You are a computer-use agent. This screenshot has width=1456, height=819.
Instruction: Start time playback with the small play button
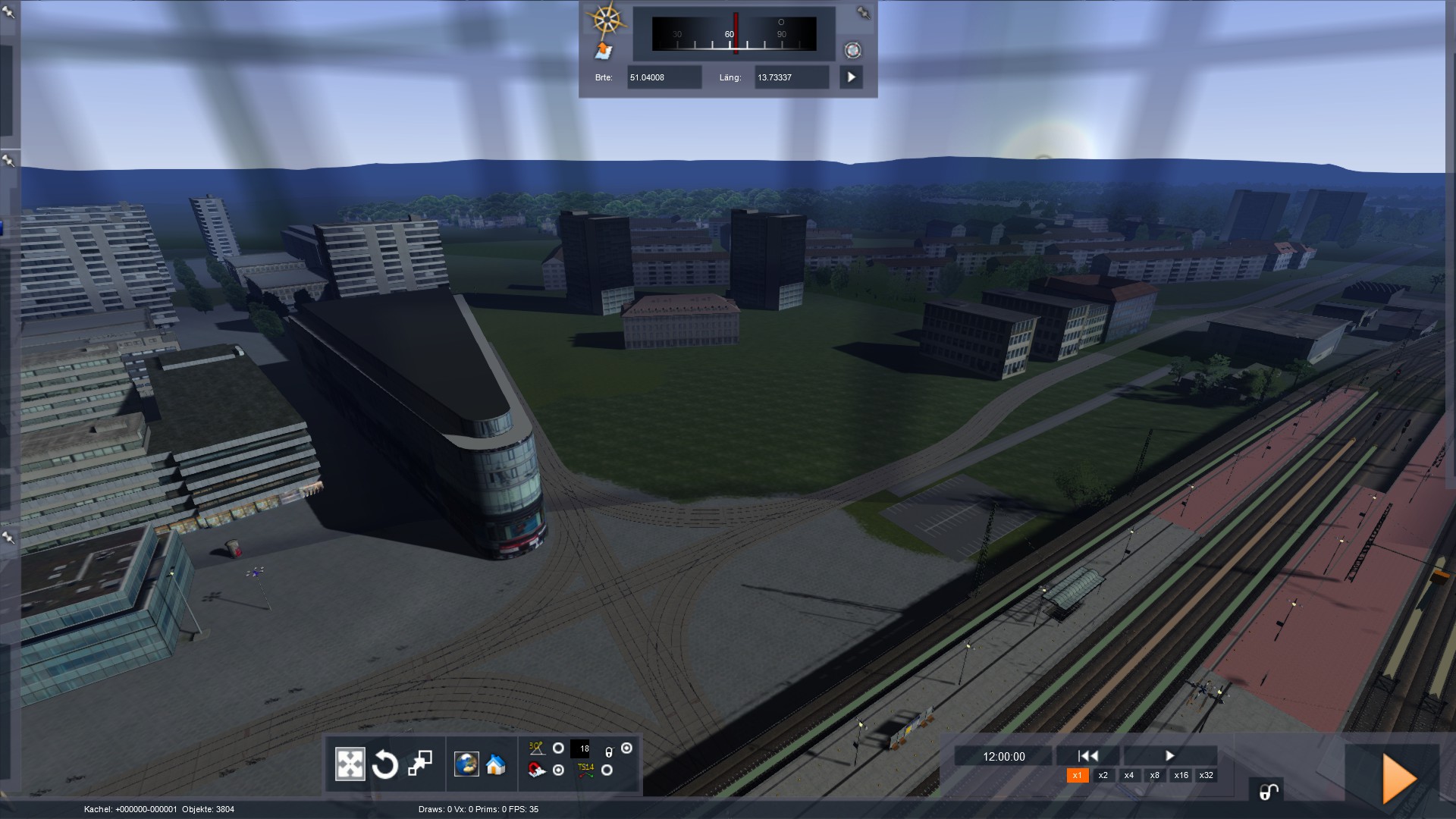1169,755
